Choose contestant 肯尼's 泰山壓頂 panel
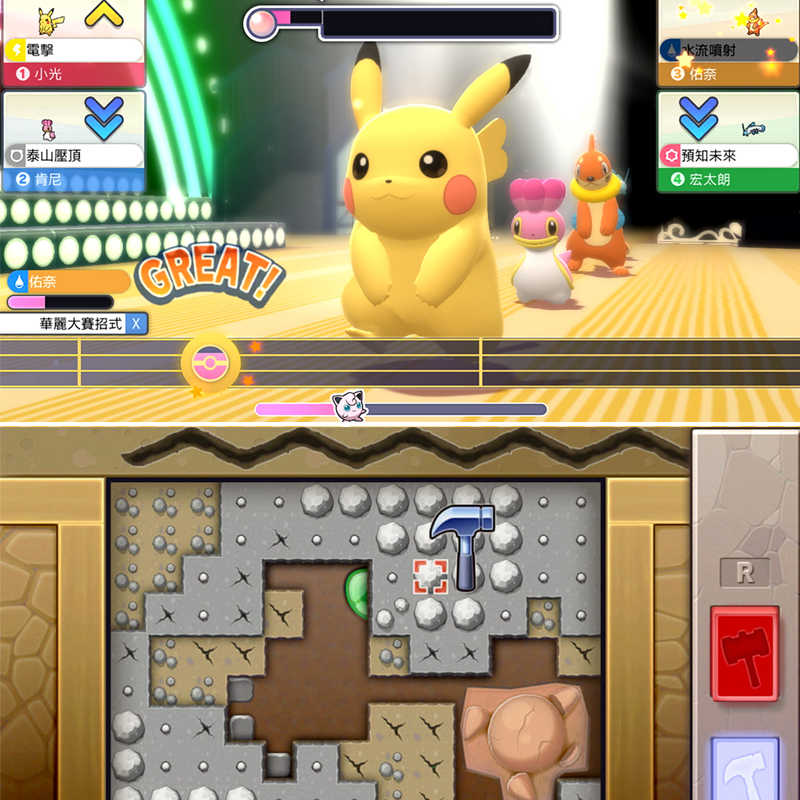The image size is (800, 800). click(72, 140)
